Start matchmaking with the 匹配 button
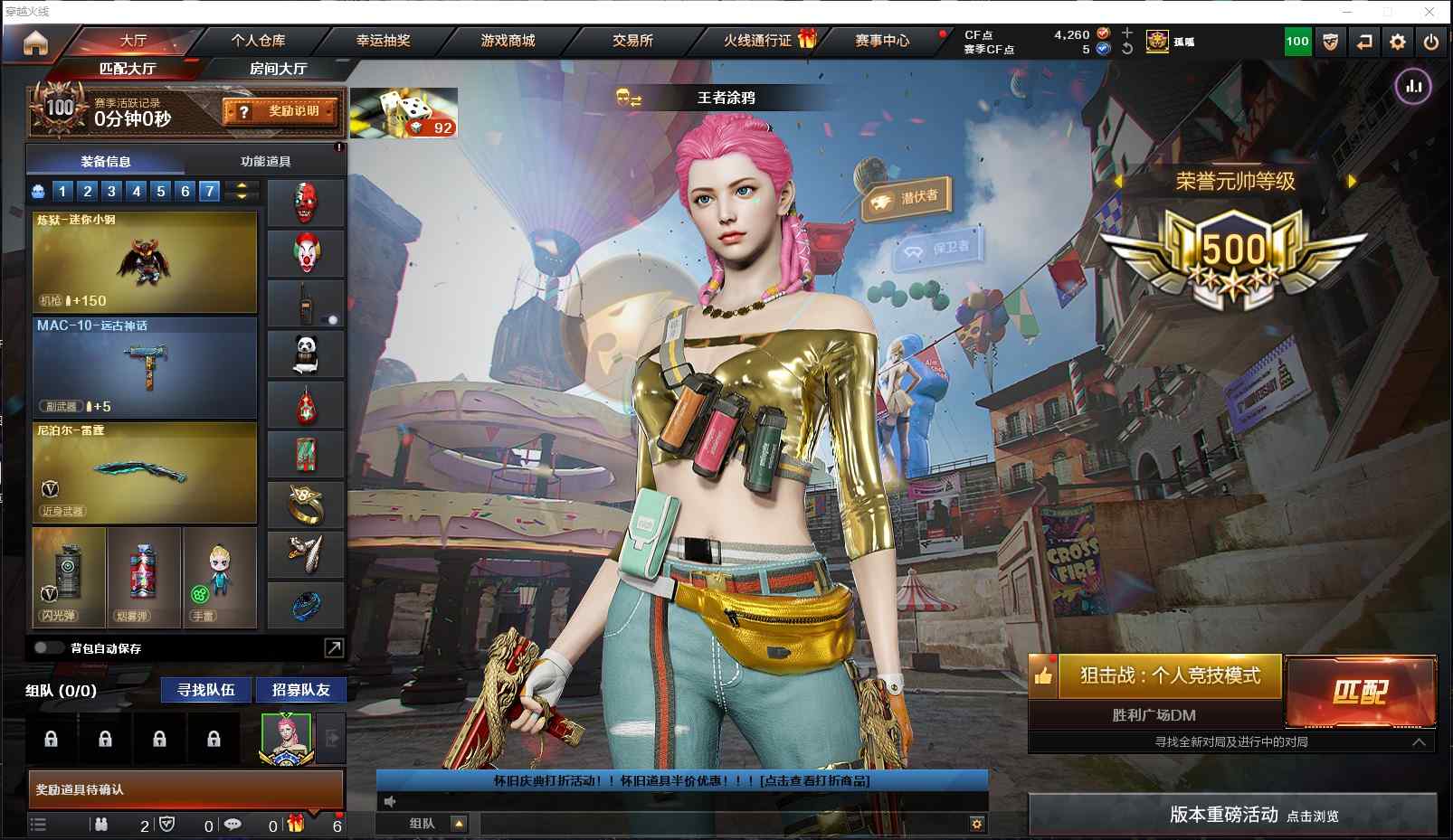Viewport: 1453px width, 840px height. [x=1360, y=692]
